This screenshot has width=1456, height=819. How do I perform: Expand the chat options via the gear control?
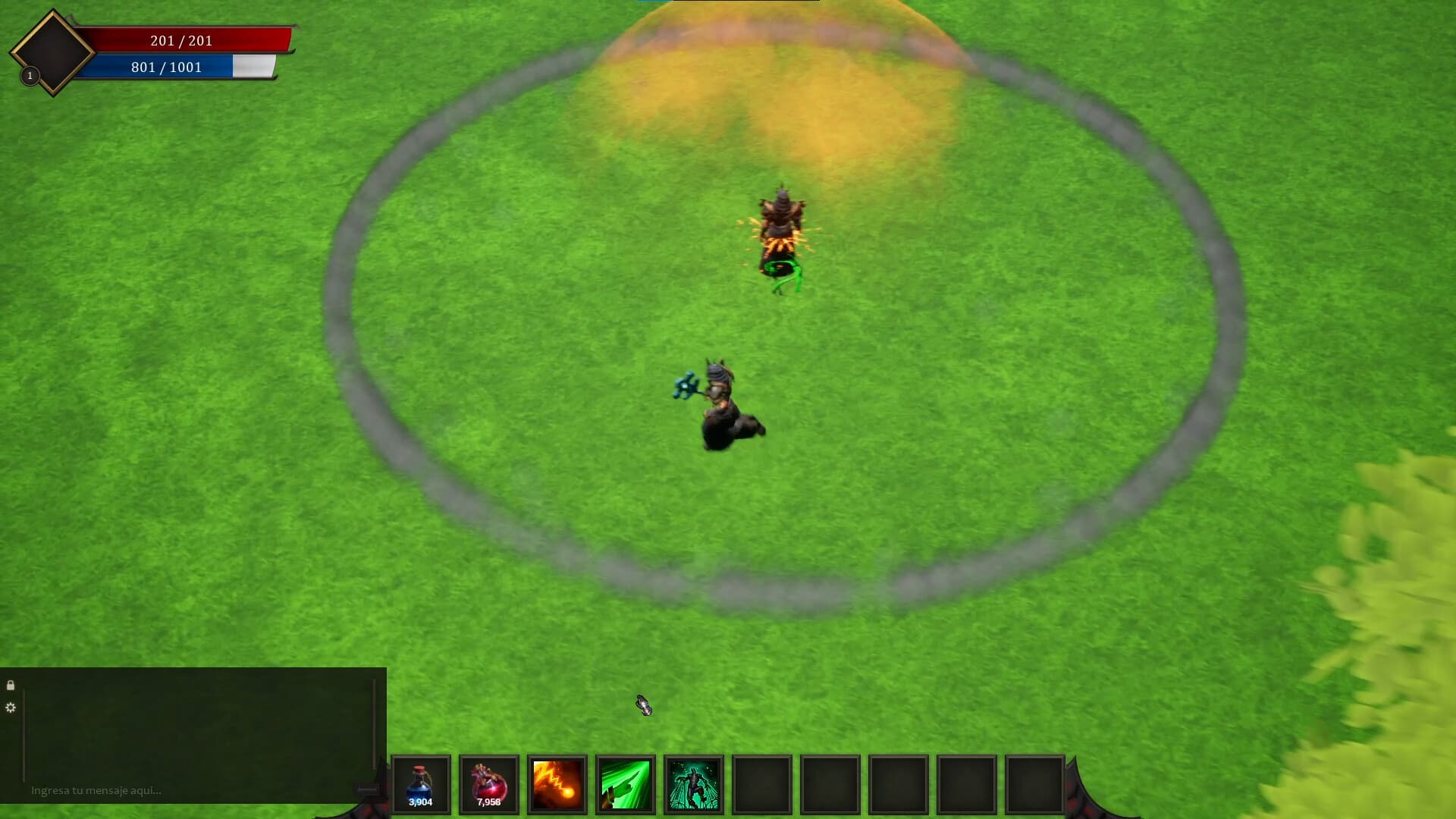[11, 708]
